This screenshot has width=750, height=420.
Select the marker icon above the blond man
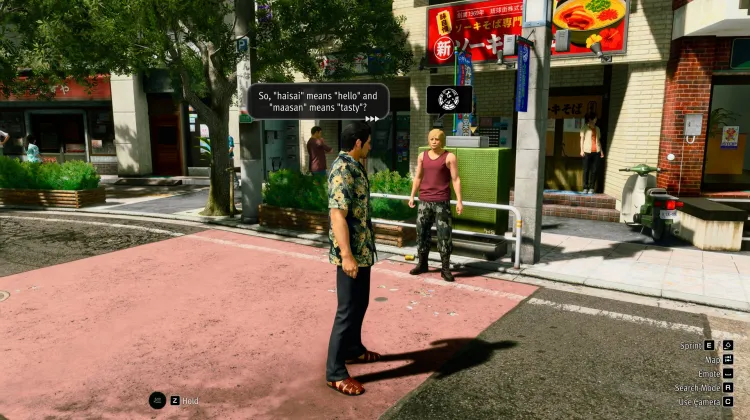point(449,99)
